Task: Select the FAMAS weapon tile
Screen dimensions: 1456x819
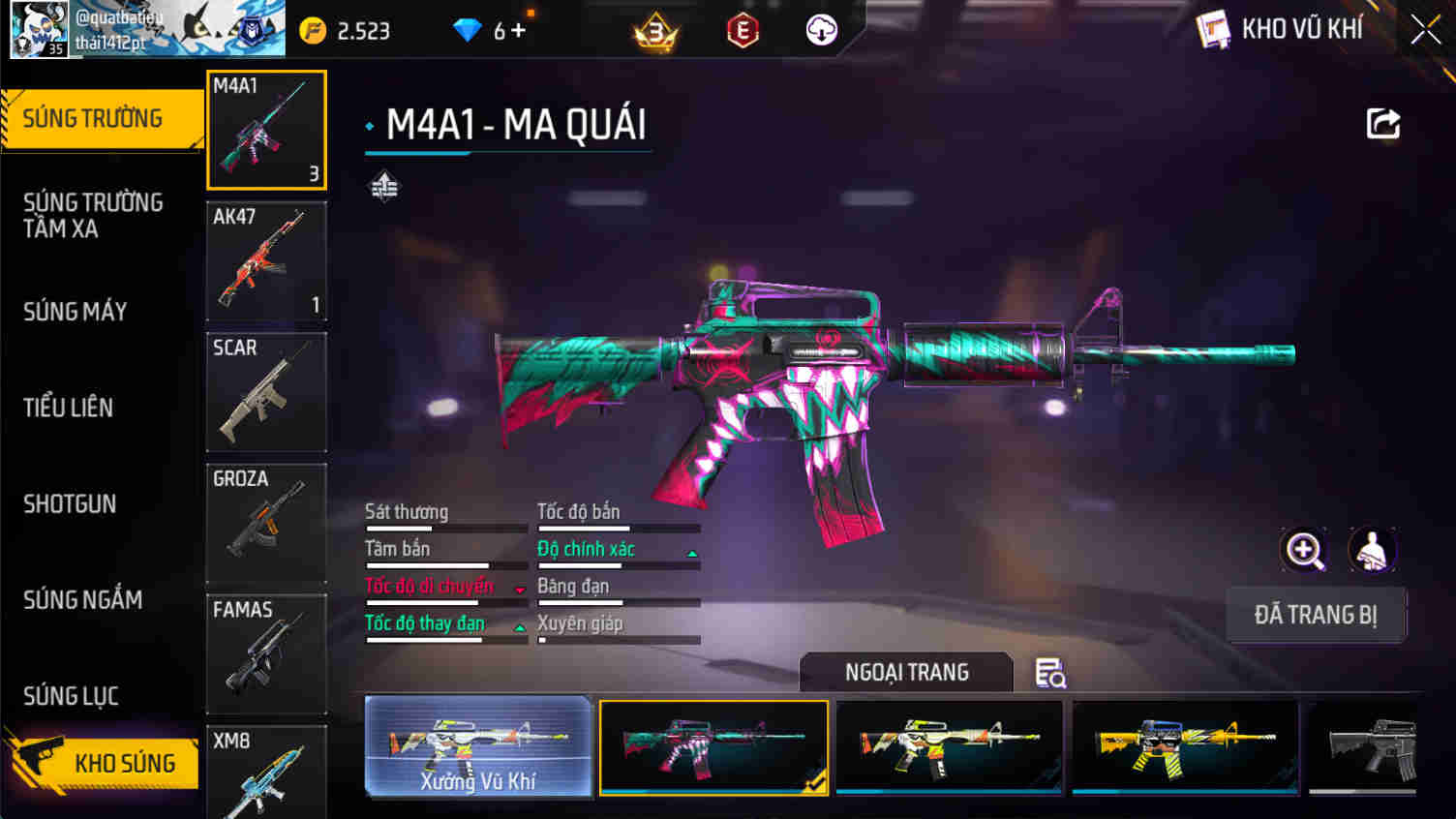Action: 266,653
